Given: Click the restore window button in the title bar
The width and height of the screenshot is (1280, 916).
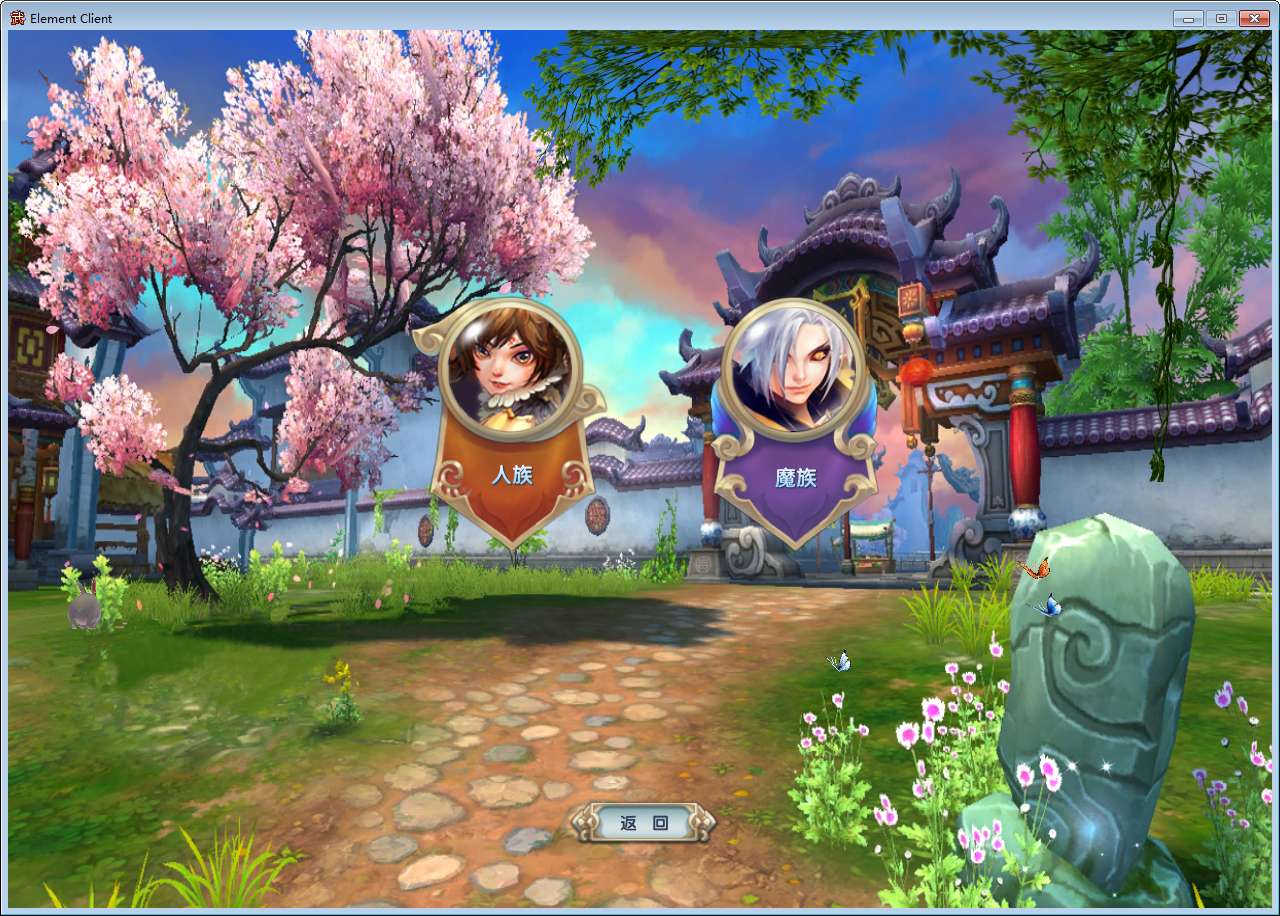Looking at the screenshot, I should (x=1220, y=17).
